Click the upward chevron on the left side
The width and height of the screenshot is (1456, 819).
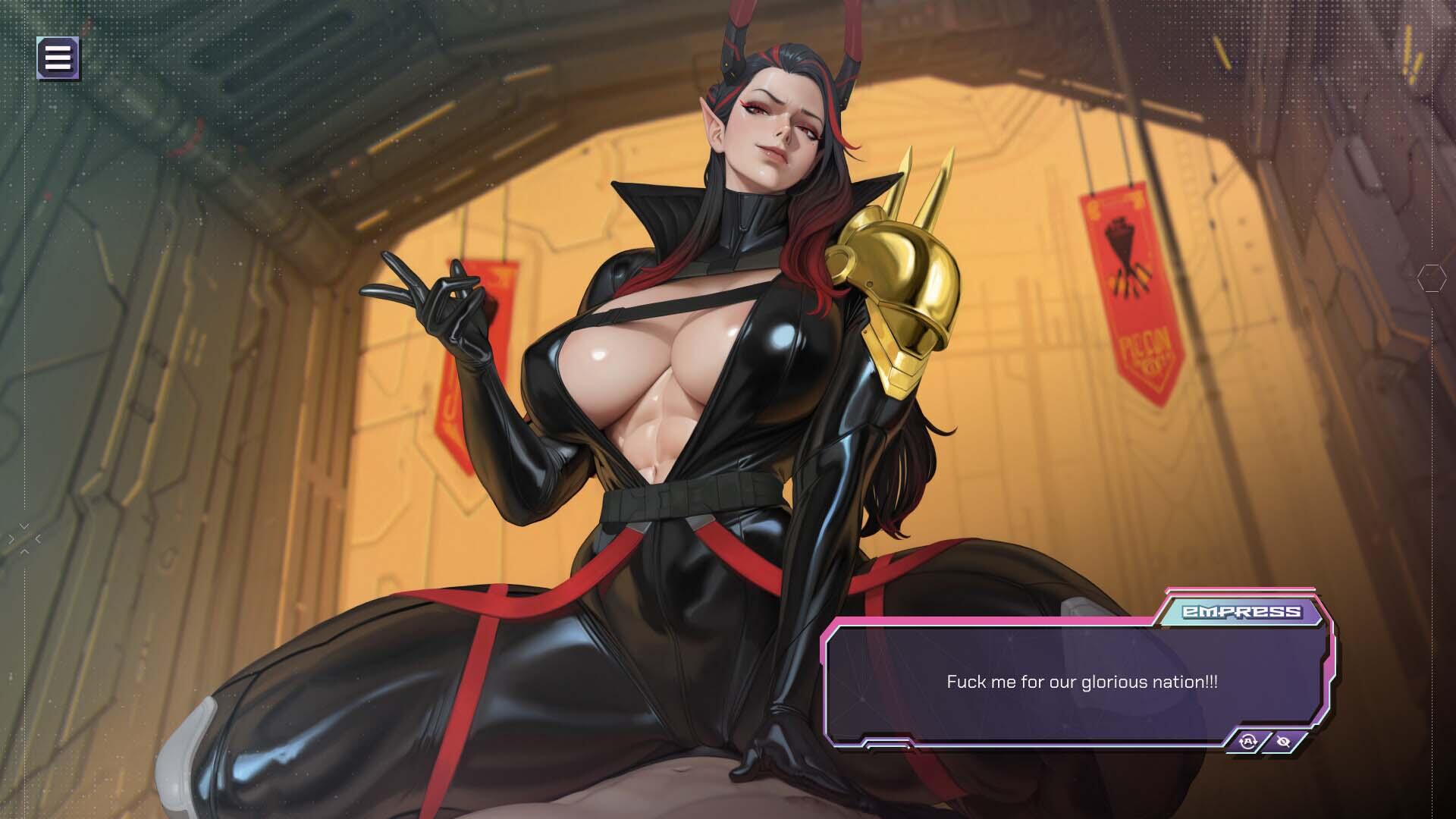click(x=24, y=551)
